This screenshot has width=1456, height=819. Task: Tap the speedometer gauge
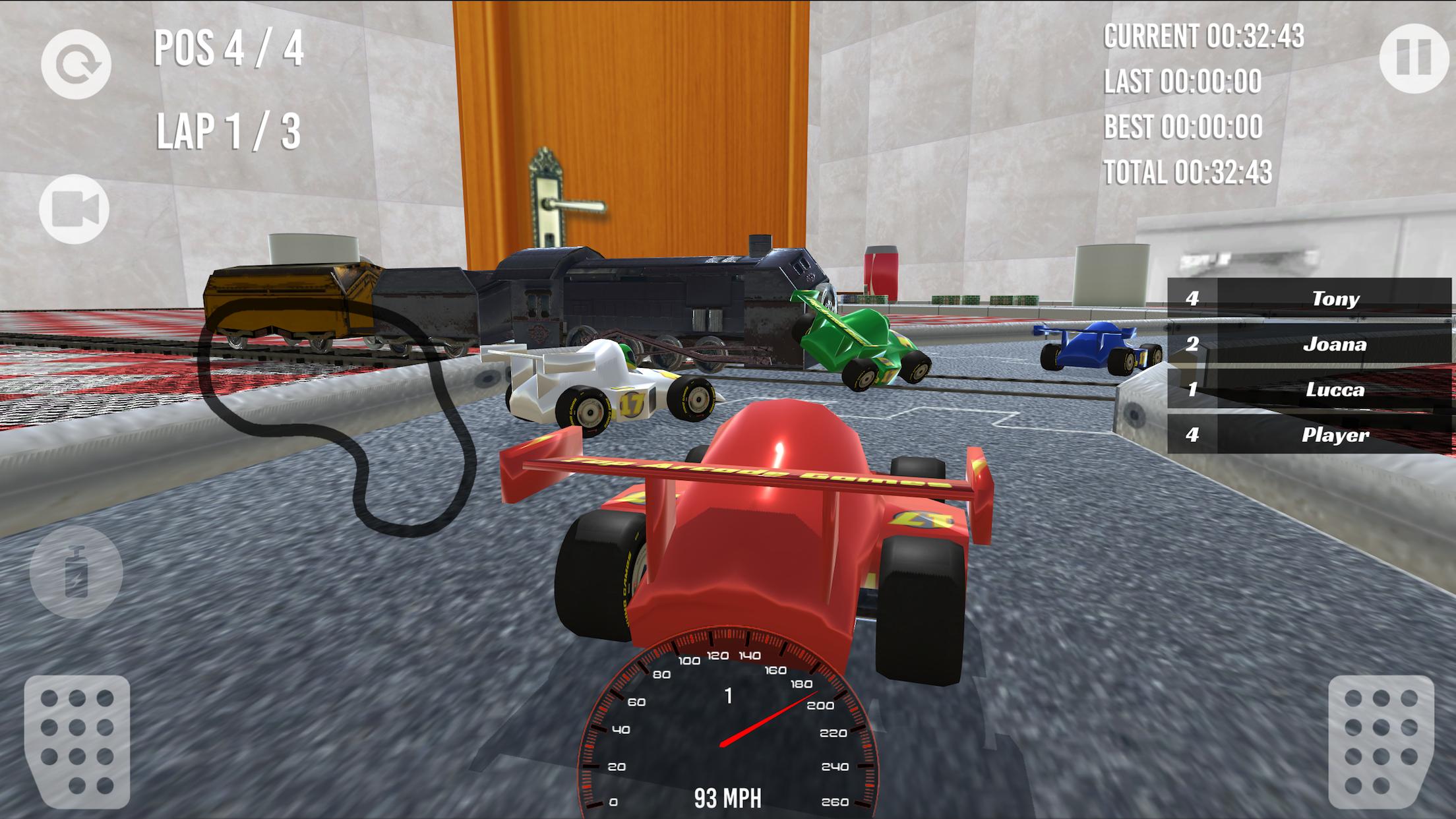click(729, 725)
